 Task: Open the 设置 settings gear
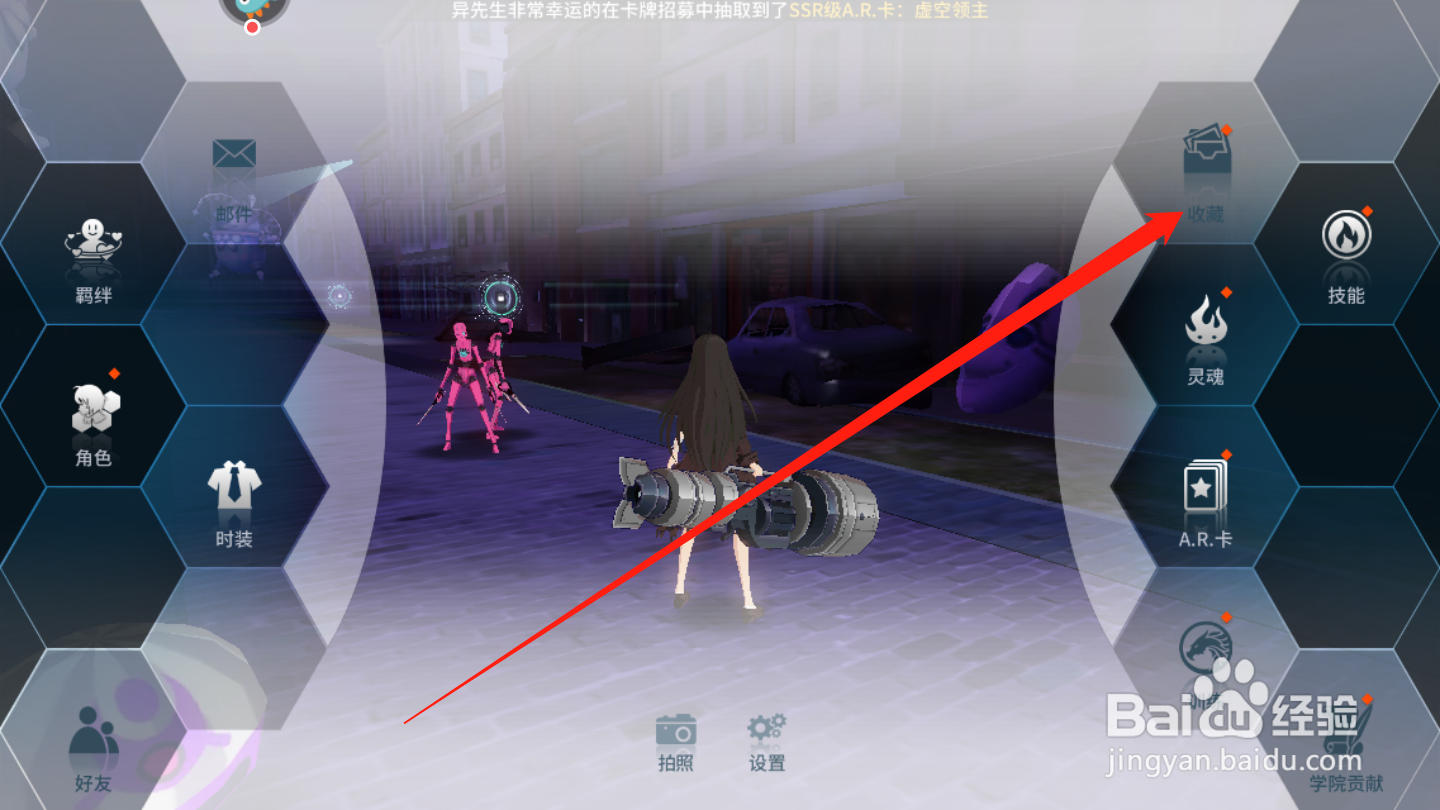point(766,740)
